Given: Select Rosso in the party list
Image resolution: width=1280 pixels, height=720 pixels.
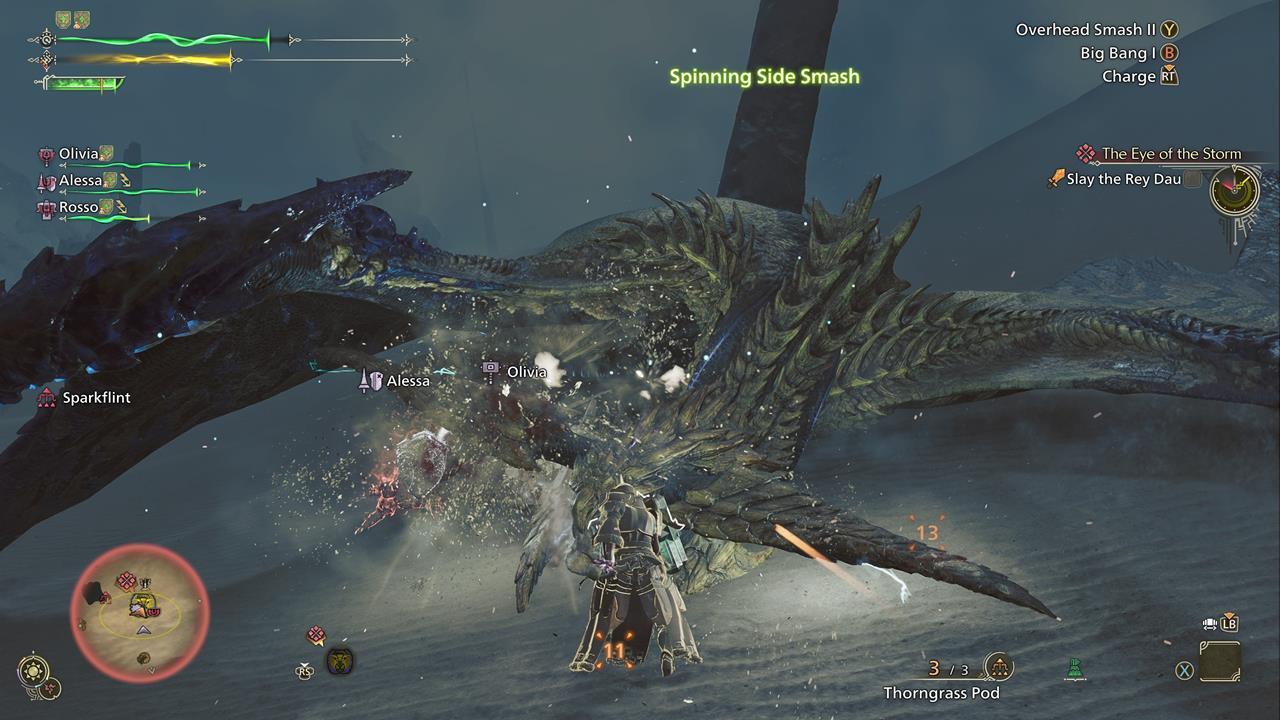Looking at the screenshot, I should coord(79,208).
